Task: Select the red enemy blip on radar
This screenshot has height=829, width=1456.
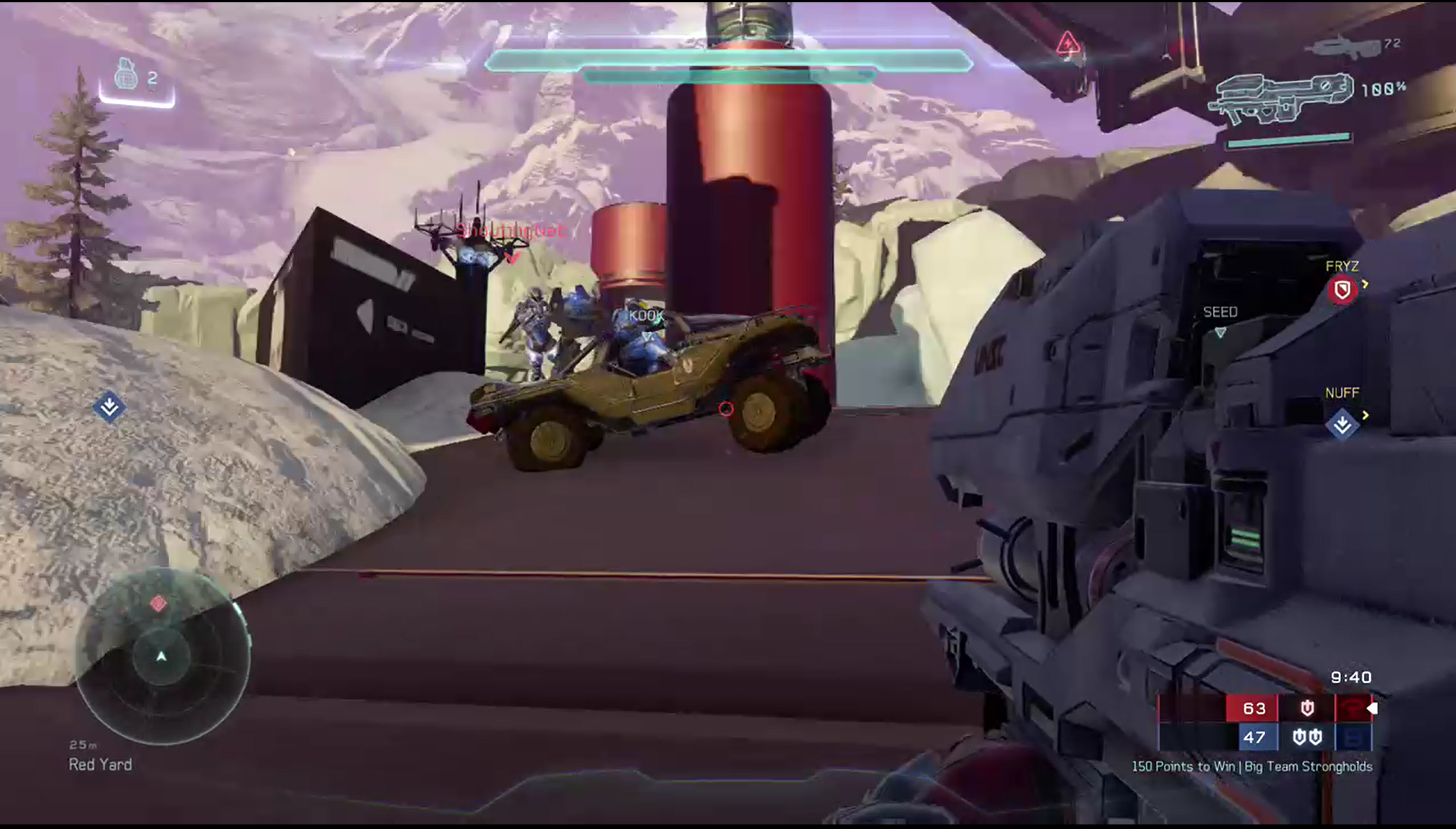Action: (x=158, y=604)
